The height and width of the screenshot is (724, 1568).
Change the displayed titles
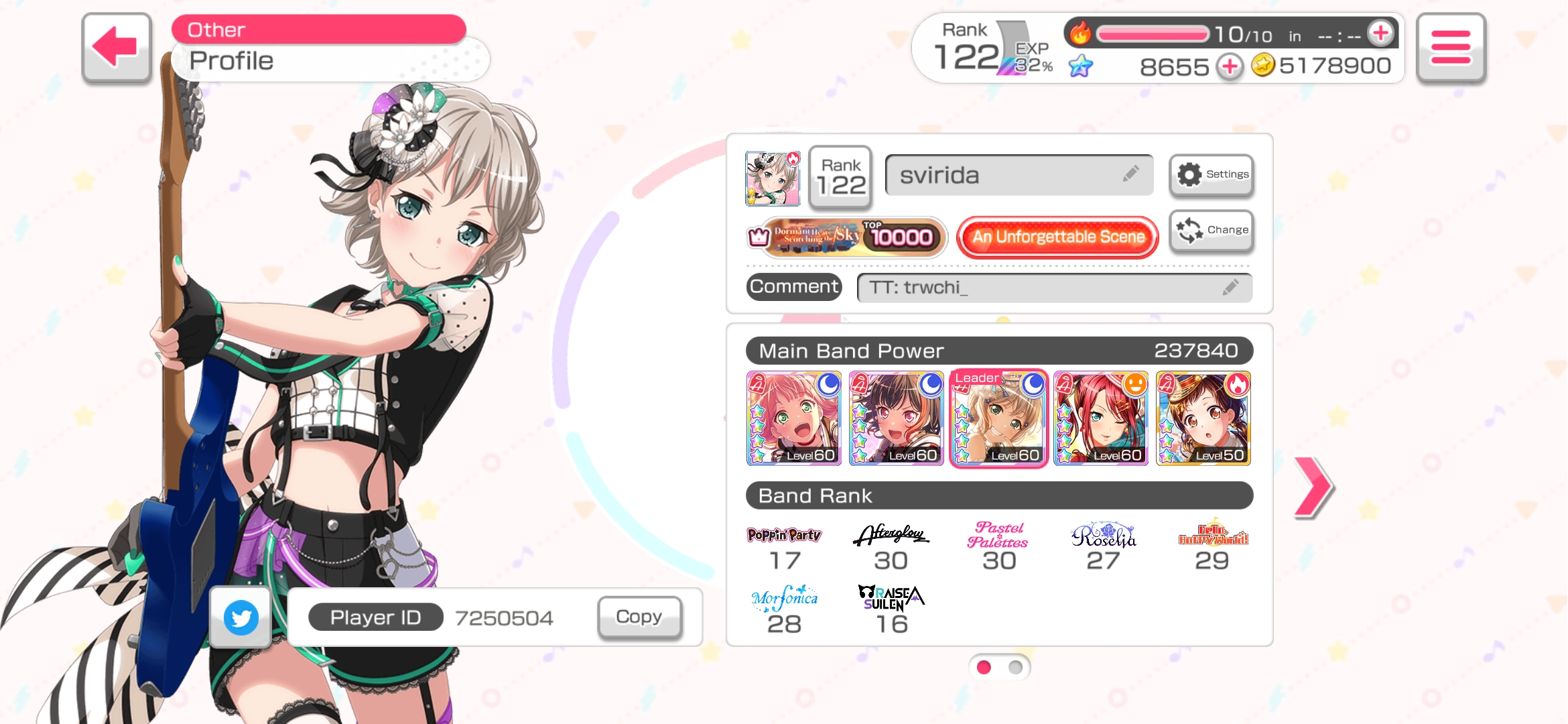1212,231
